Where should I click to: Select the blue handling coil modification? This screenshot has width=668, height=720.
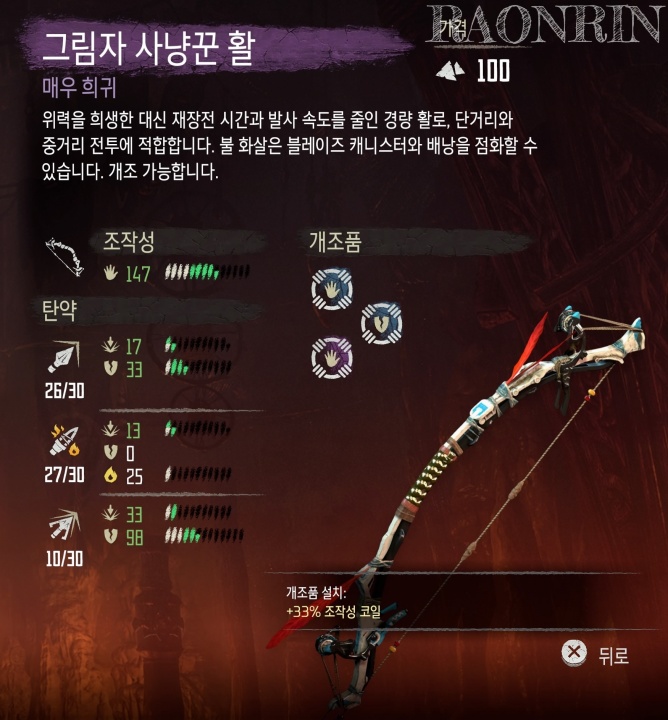point(331,289)
